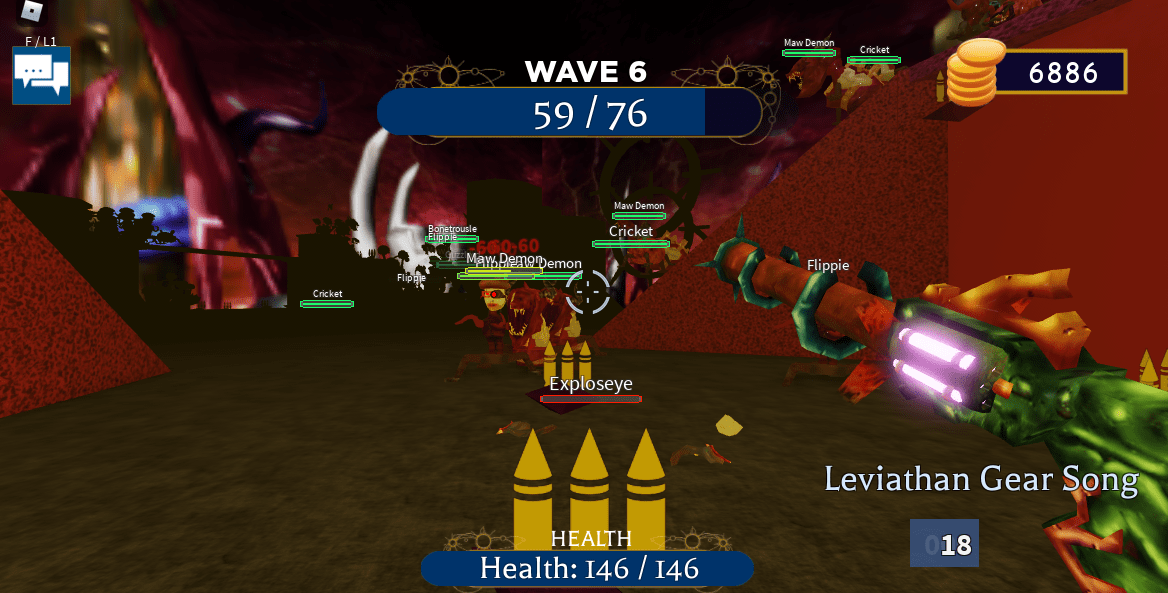This screenshot has width=1168, height=593.
Task: Open the Roblox menu logo button
Action: tap(32, 11)
